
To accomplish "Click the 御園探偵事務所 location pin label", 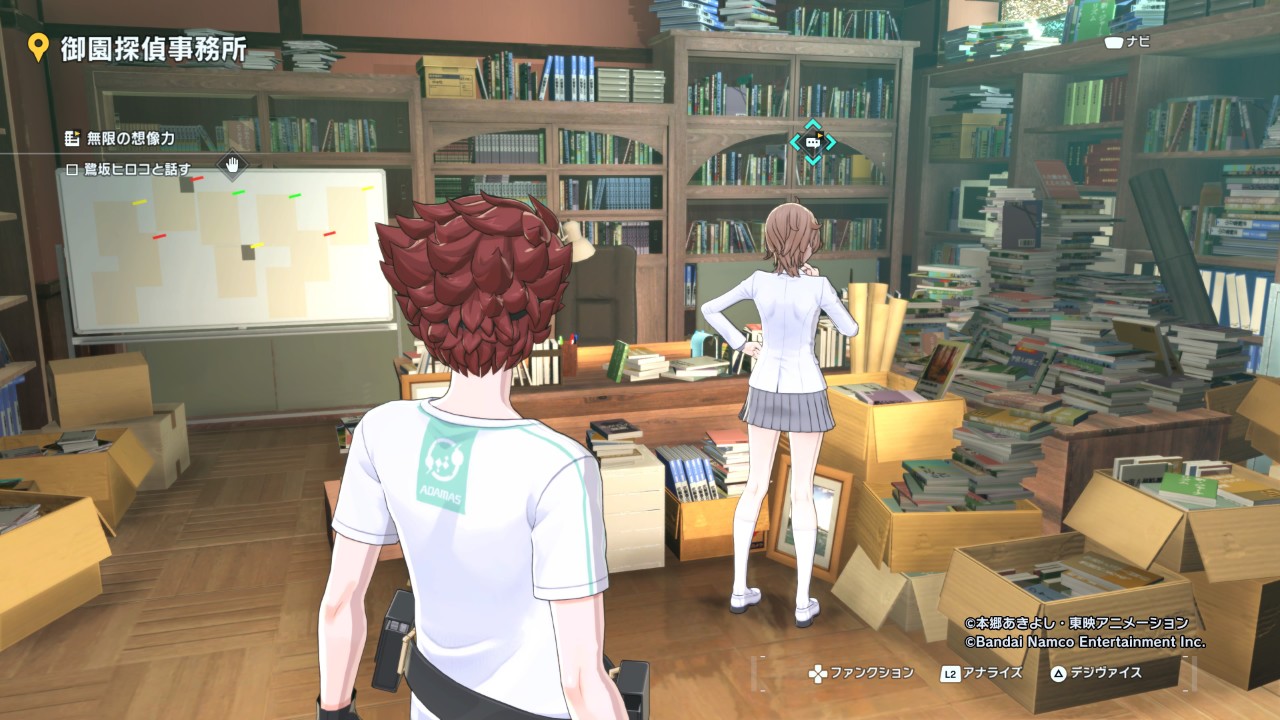I will [x=153, y=49].
